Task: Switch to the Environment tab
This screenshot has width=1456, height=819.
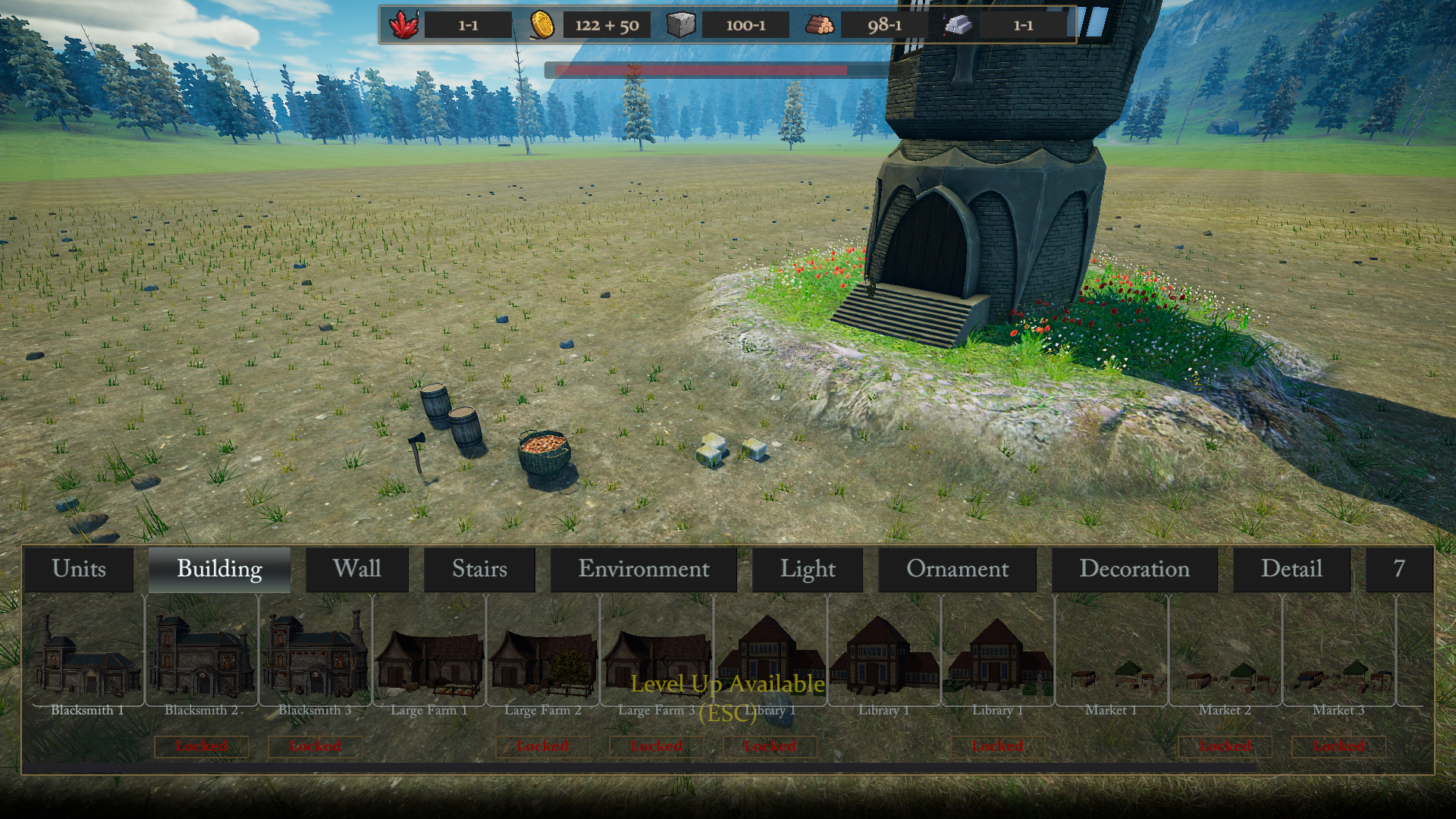Action: (x=643, y=569)
